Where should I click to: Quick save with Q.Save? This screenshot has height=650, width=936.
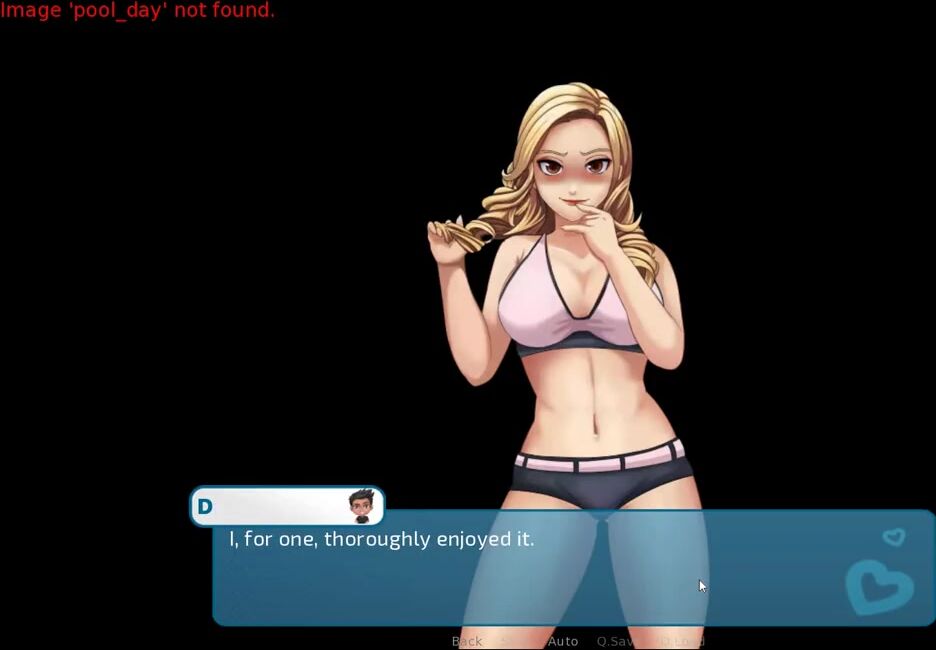(x=615, y=641)
